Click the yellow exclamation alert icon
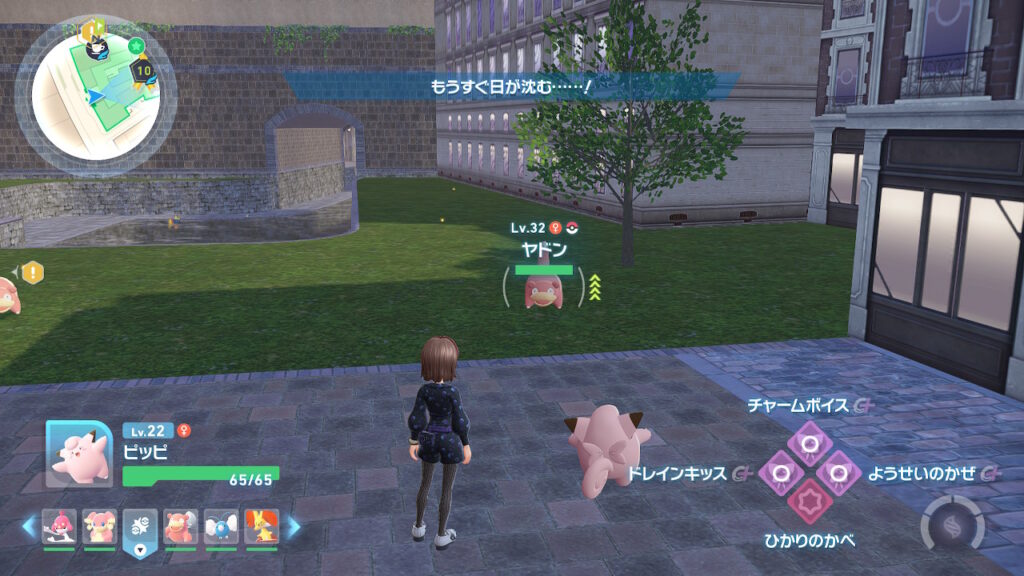The width and height of the screenshot is (1024, 576). [33, 271]
